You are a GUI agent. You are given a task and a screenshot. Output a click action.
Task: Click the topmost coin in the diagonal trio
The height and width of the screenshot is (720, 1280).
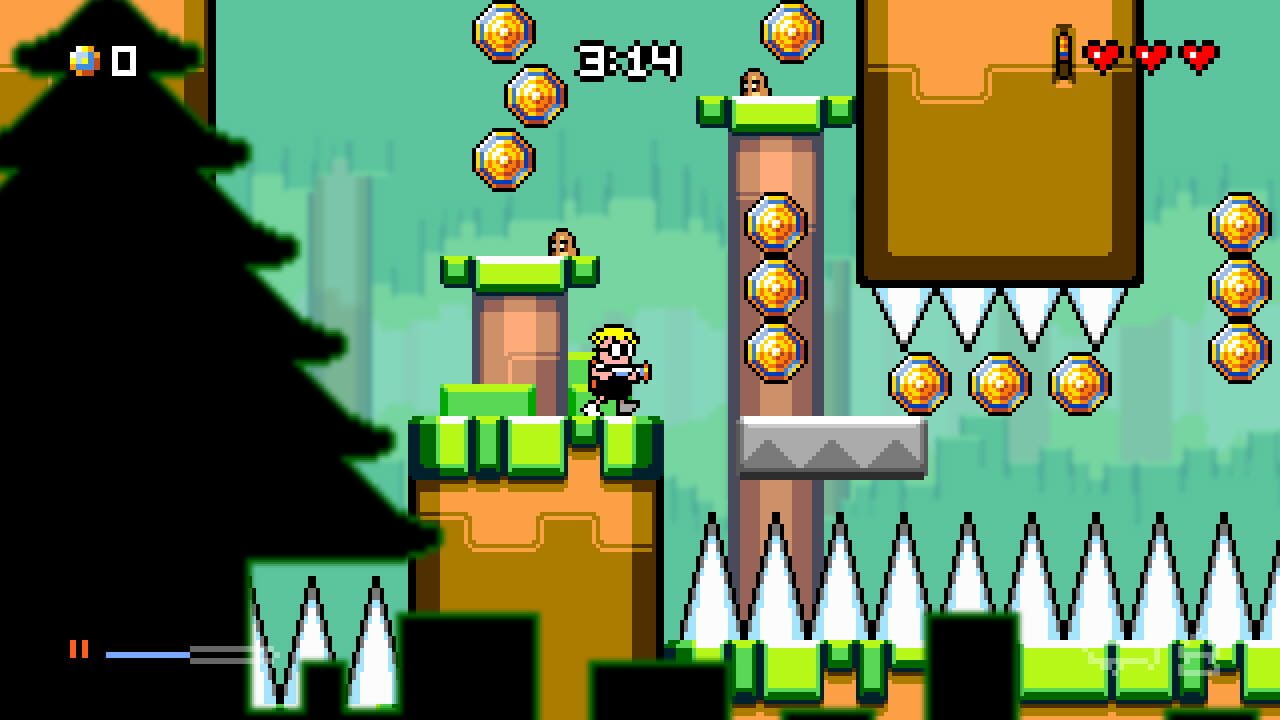(501, 31)
